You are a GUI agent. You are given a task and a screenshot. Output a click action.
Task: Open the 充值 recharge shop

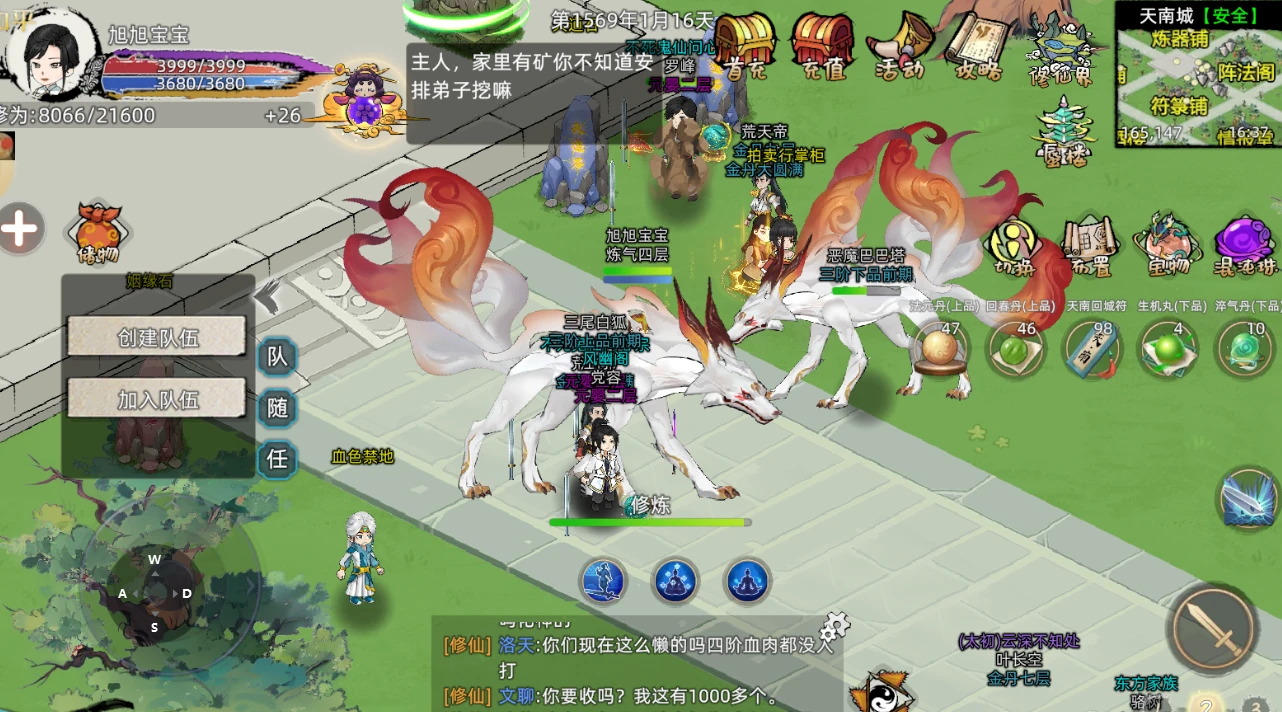[x=822, y=45]
